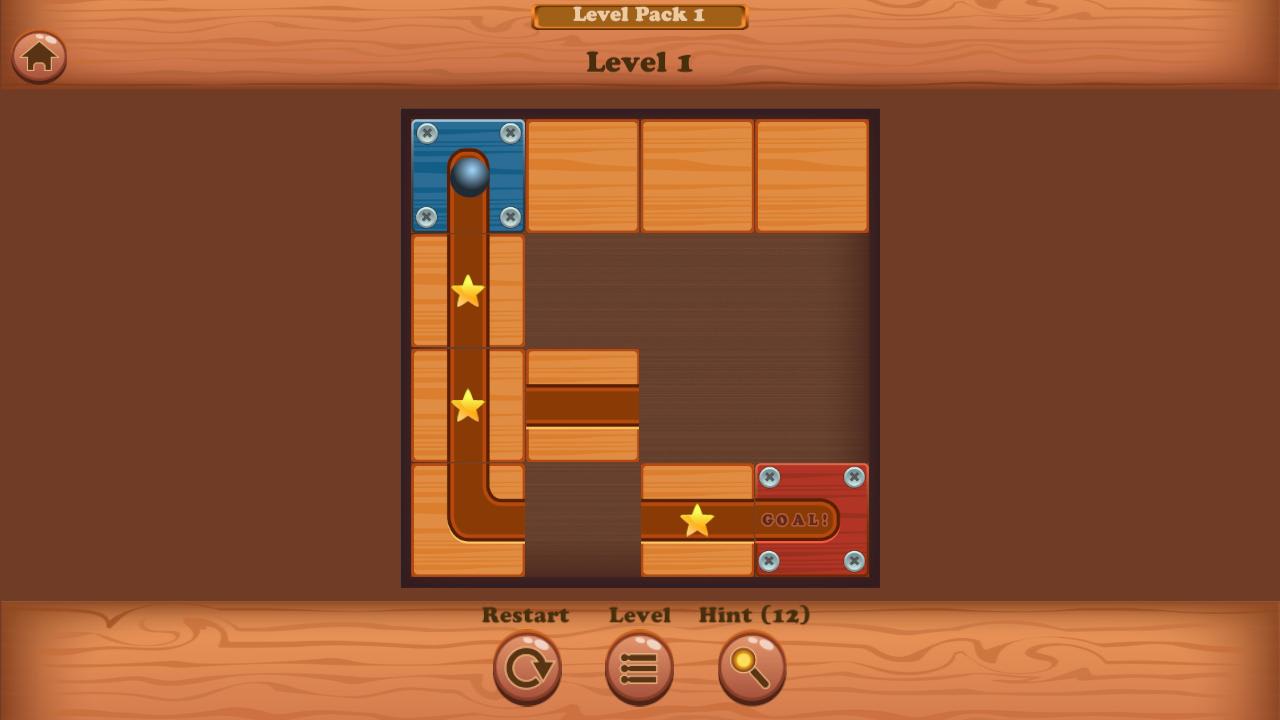Click the Level 1 title text
This screenshot has width=1280, height=720.
tap(639, 64)
